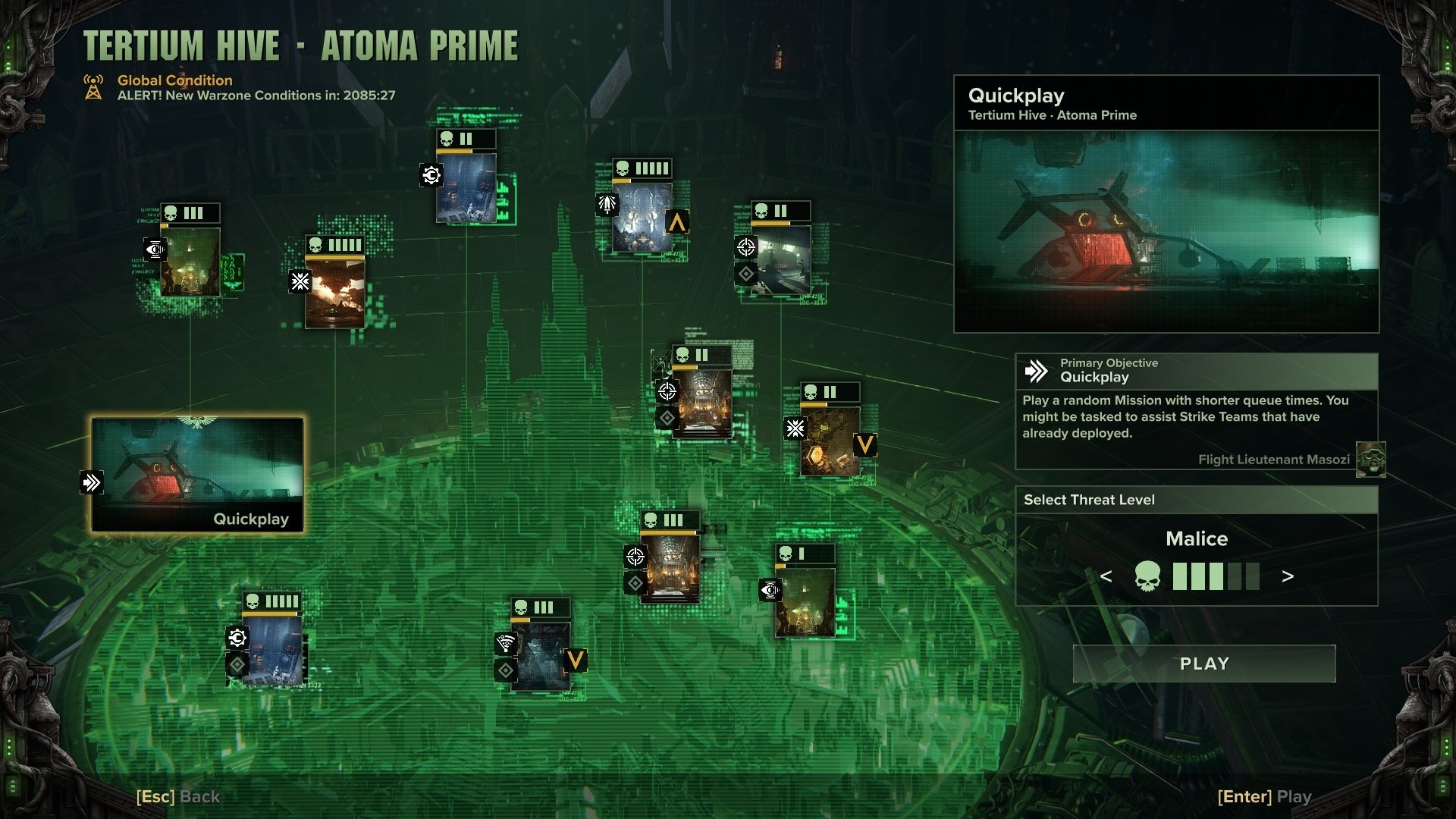This screenshot has height=819, width=1456.
Task: Select the Quickplay mission tile
Action: click(197, 475)
